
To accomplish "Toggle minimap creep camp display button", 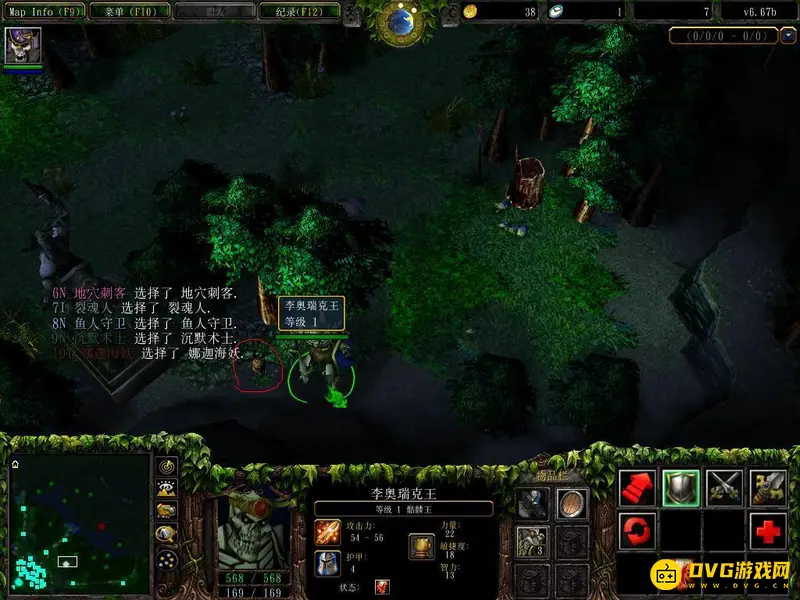I will click(x=167, y=534).
